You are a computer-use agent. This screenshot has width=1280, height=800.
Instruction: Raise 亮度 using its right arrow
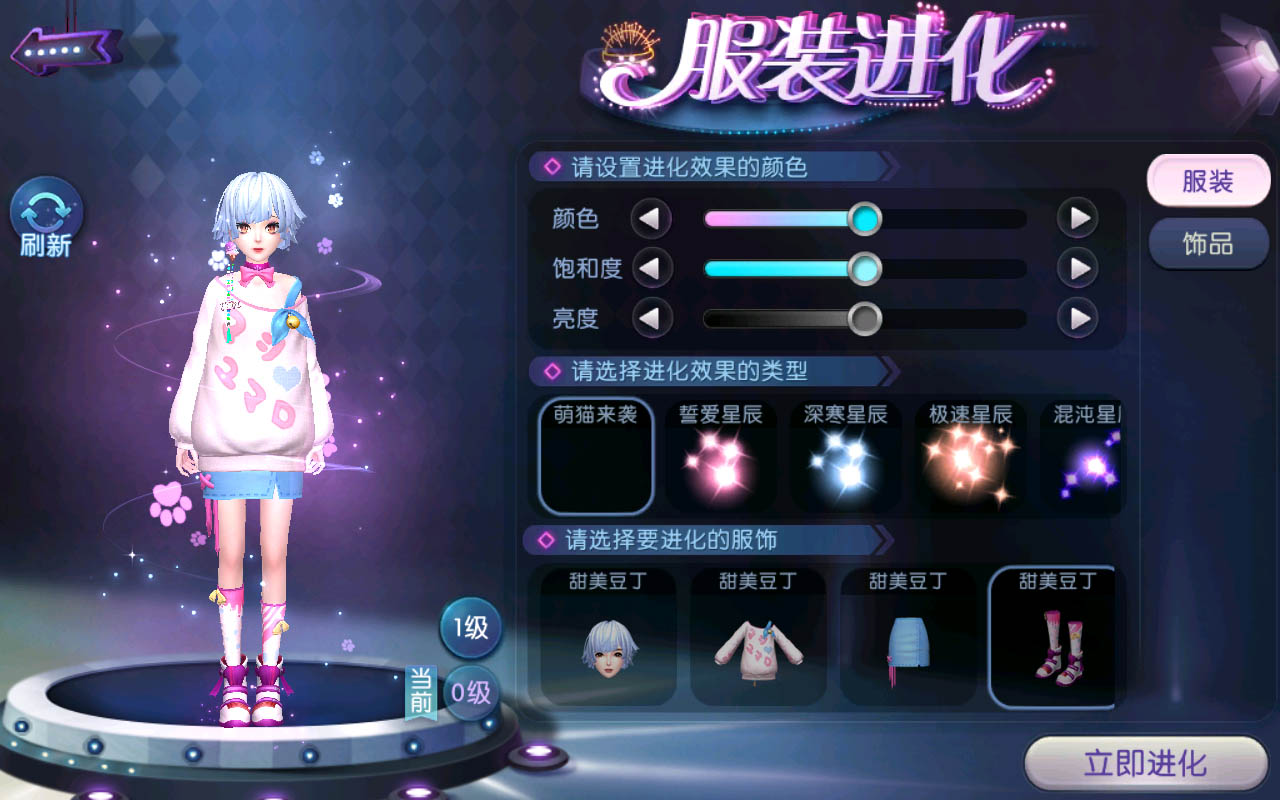[1079, 318]
